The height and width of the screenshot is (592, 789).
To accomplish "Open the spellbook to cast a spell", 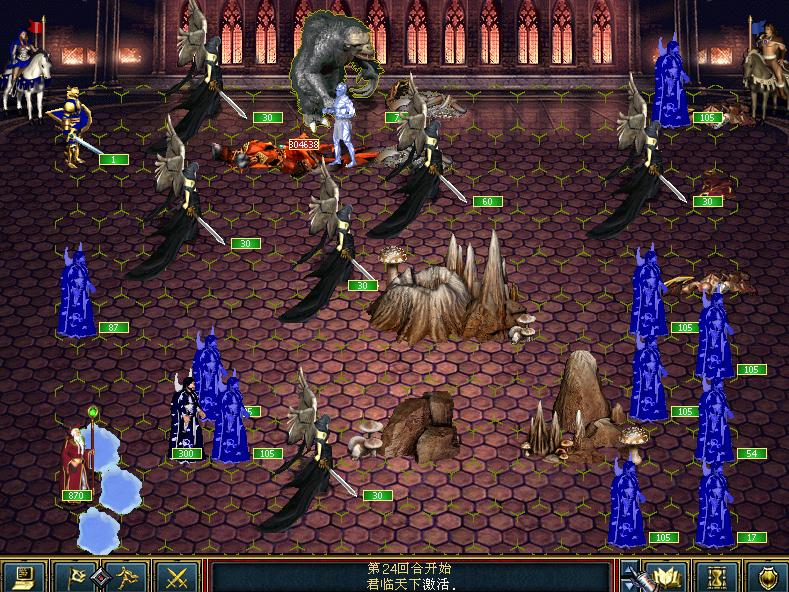I will [x=665, y=576].
